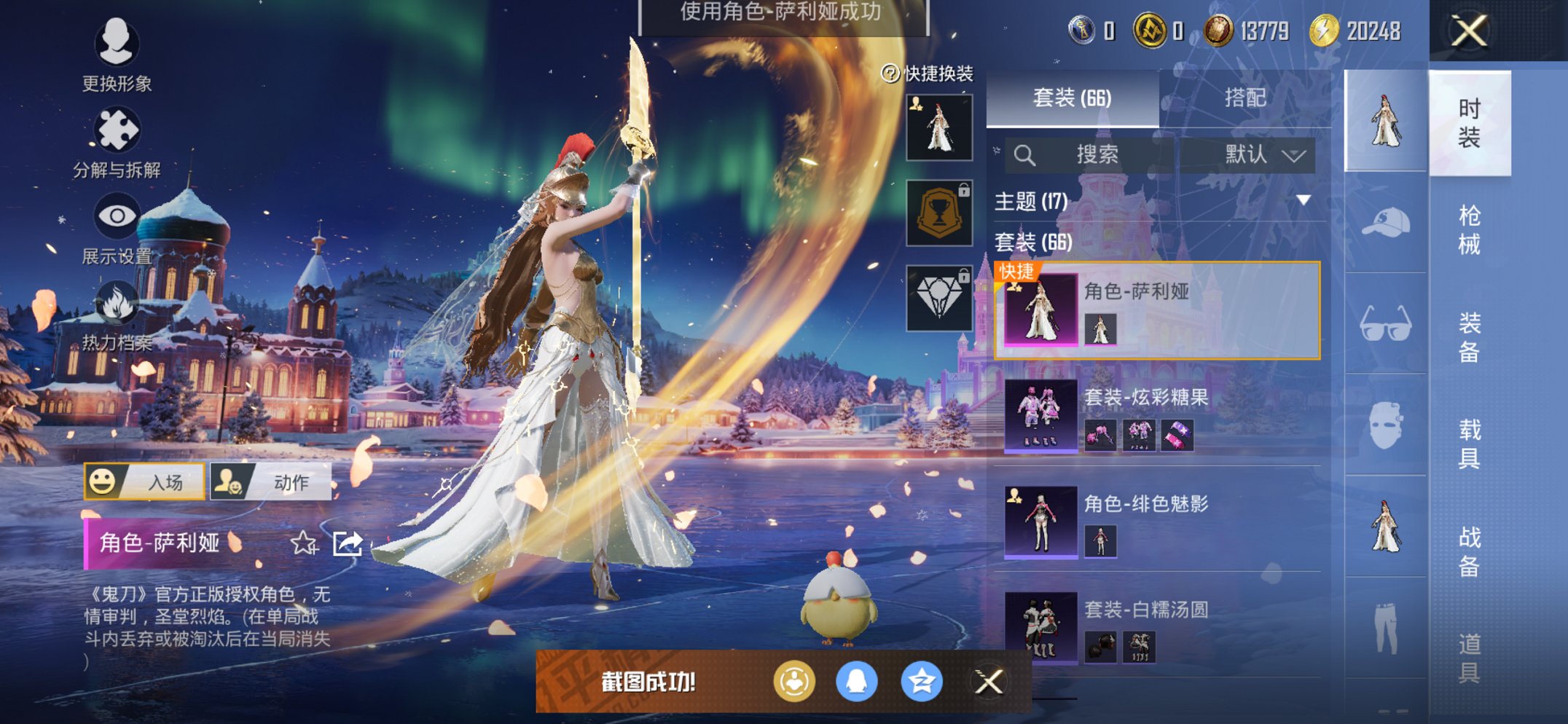Close the wardrobe with the top-right X

click(x=1468, y=31)
